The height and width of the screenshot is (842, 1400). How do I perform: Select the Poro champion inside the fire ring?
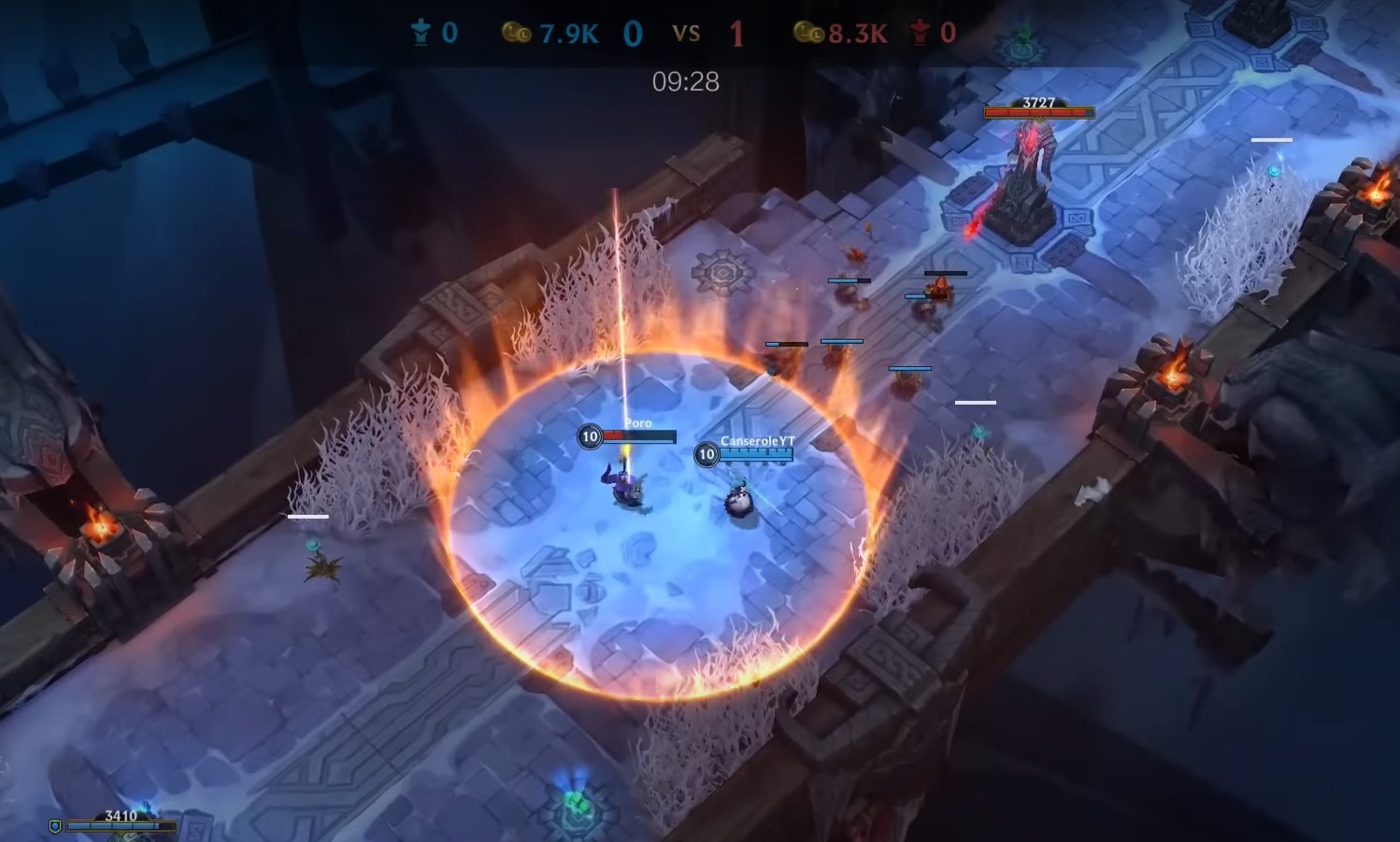coord(624,486)
